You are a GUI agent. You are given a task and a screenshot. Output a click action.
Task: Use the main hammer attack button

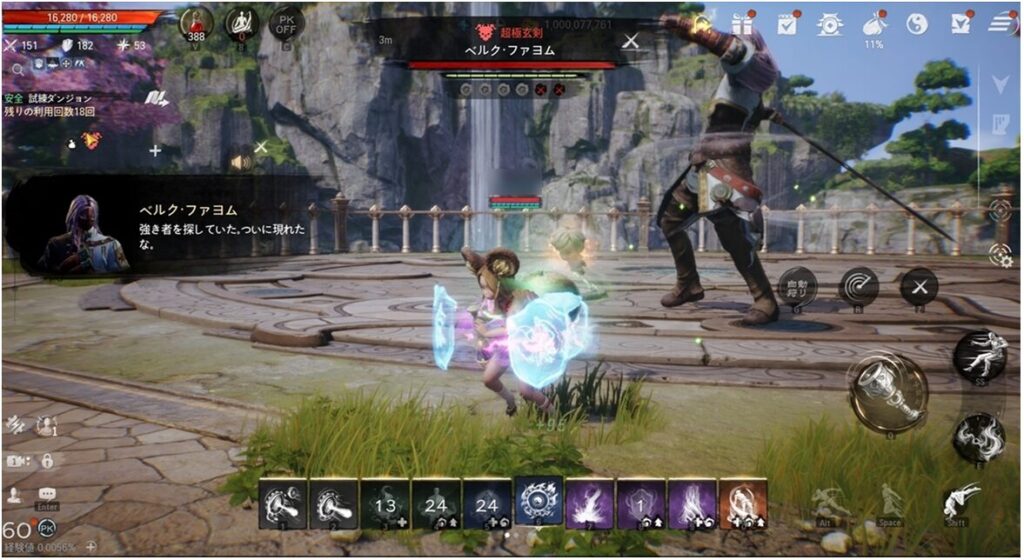pos(888,393)
